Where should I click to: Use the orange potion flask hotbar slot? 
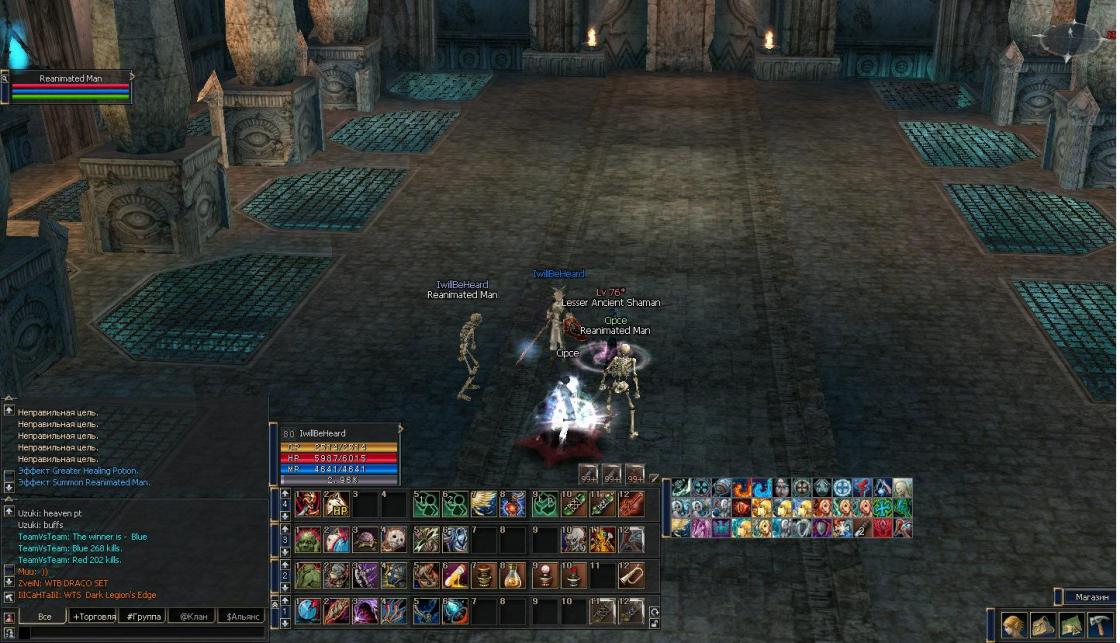click(514, 575)
